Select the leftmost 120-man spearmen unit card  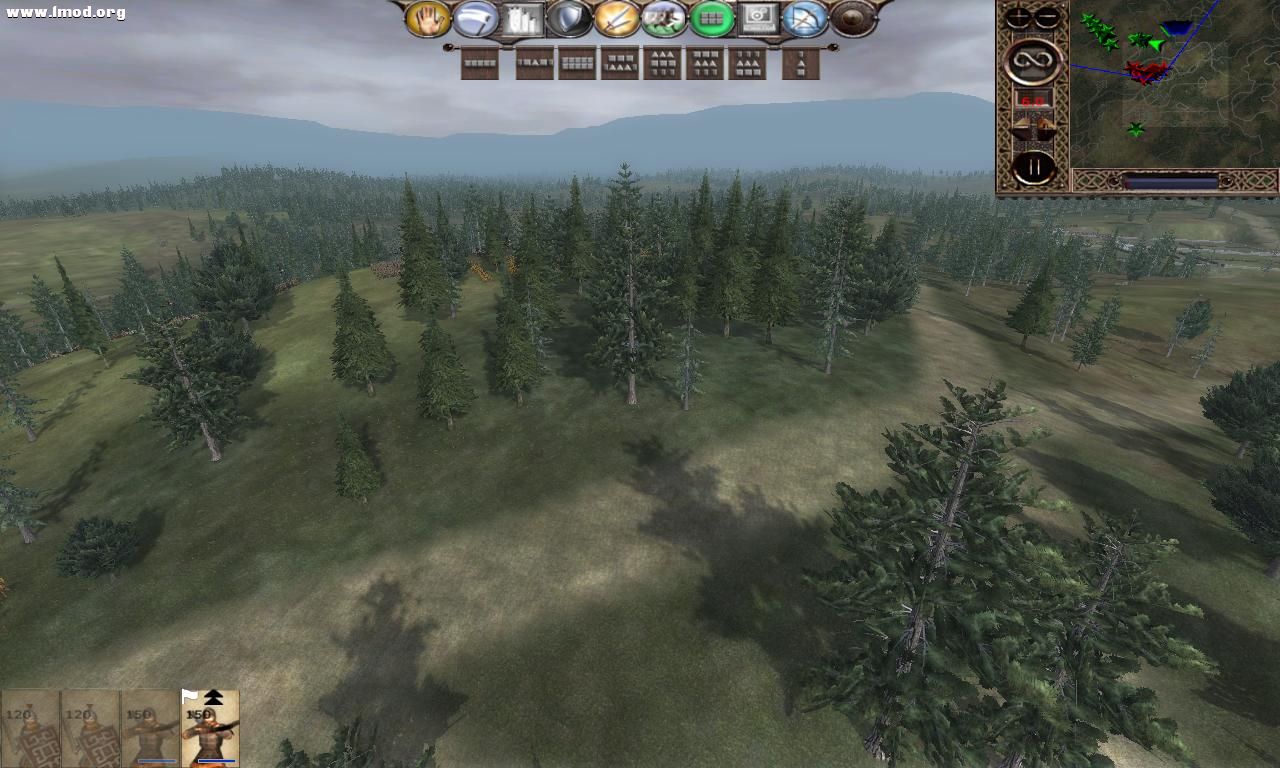point(30,727)
